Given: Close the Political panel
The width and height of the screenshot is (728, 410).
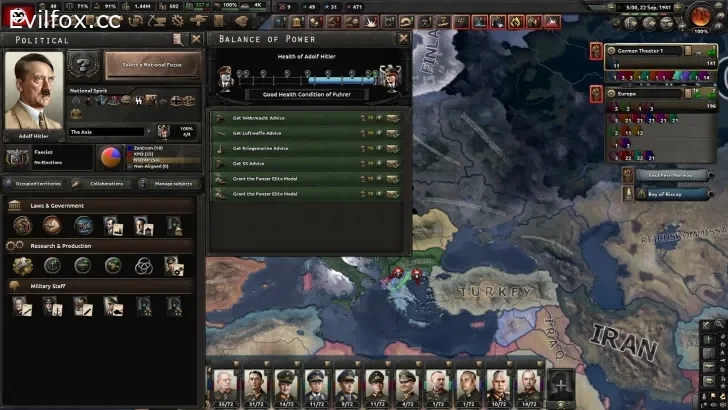Looking at the screenshot, I should pyautogui.click(x=195, y=39).
